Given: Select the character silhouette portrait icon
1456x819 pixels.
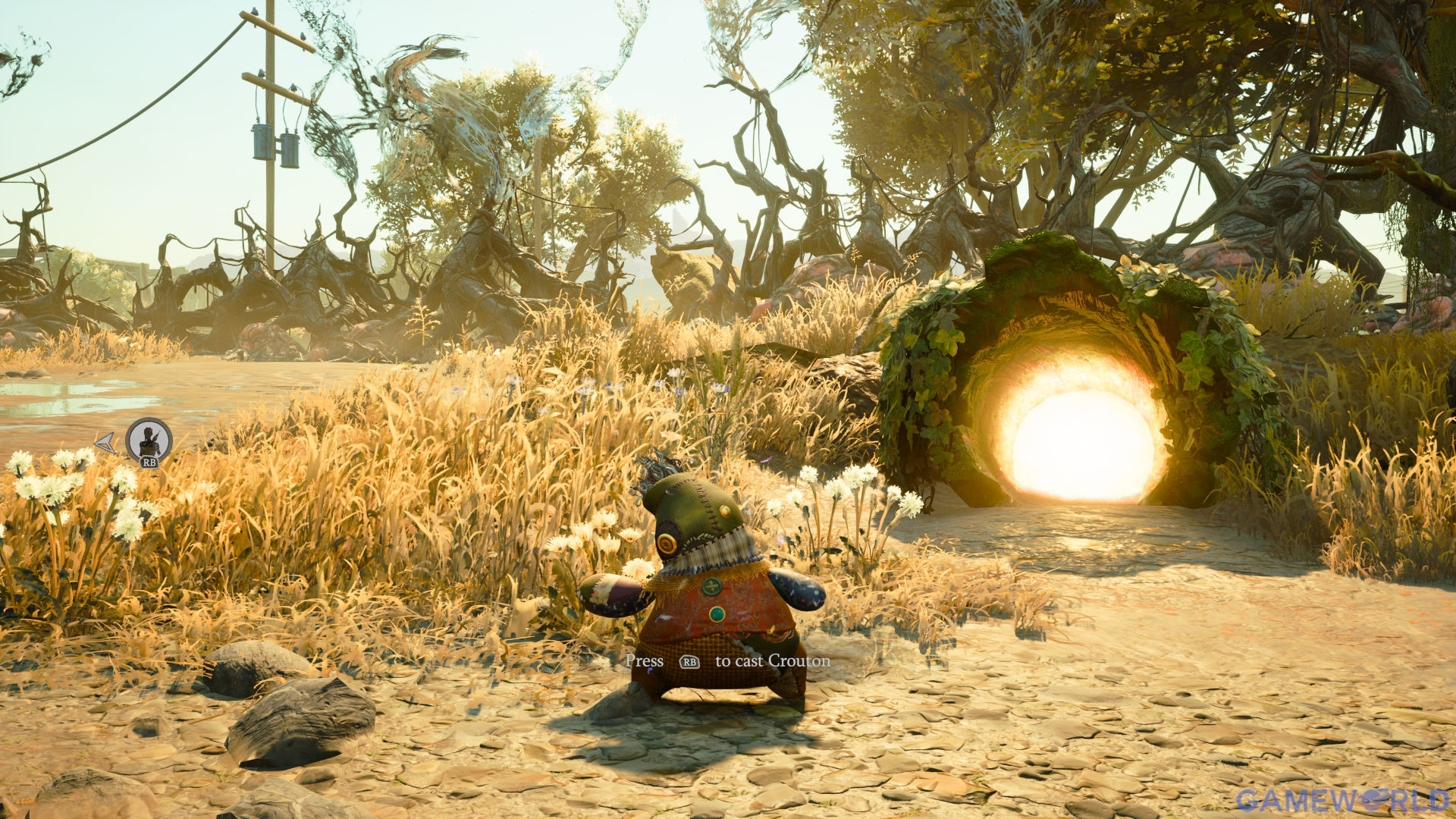Looking at the screenshot, I should coord(149,440).
